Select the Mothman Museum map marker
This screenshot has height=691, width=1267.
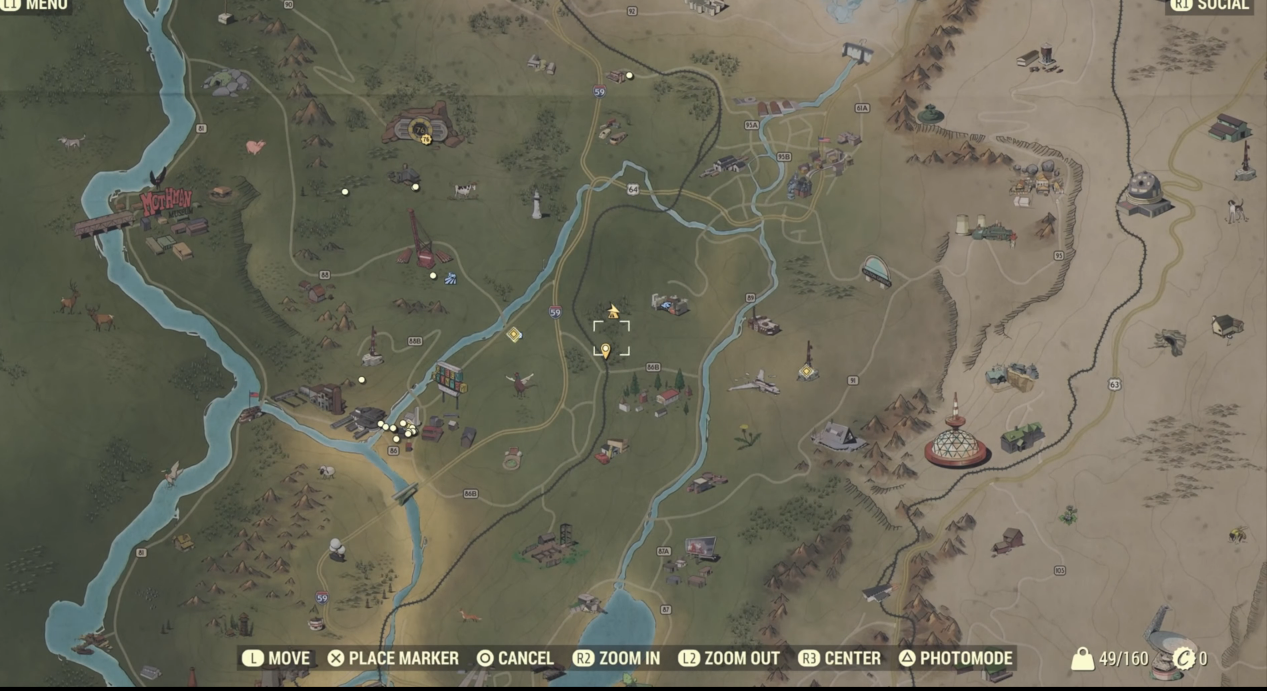[x=165, y=203]
